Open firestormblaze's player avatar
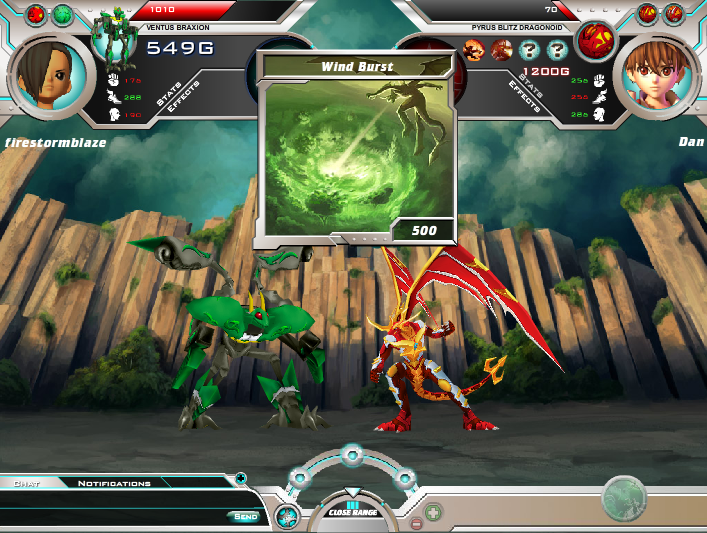This screenshot has height=533, width=707. pos(44,76)
